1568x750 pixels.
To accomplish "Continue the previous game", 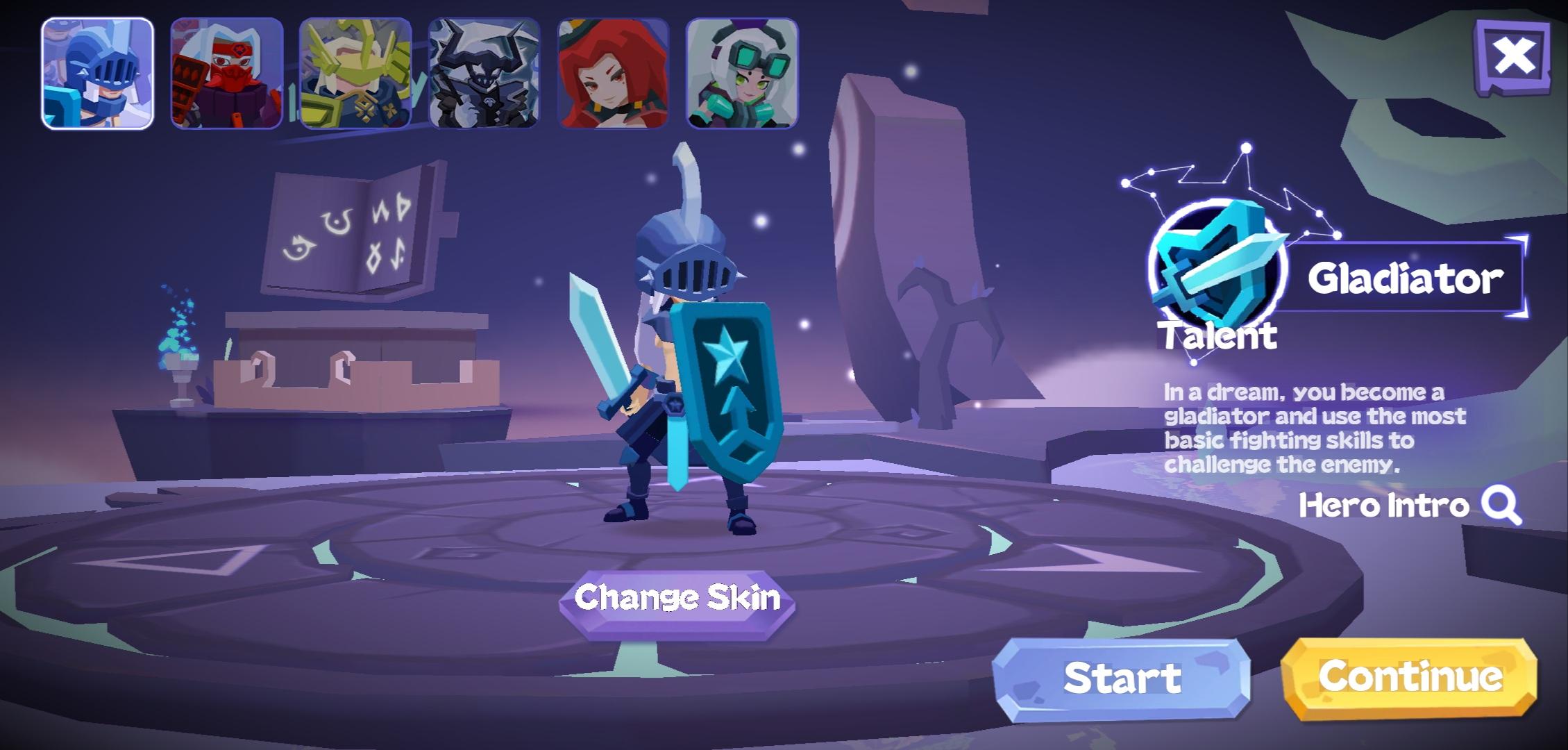I will tap(1409, 677).
